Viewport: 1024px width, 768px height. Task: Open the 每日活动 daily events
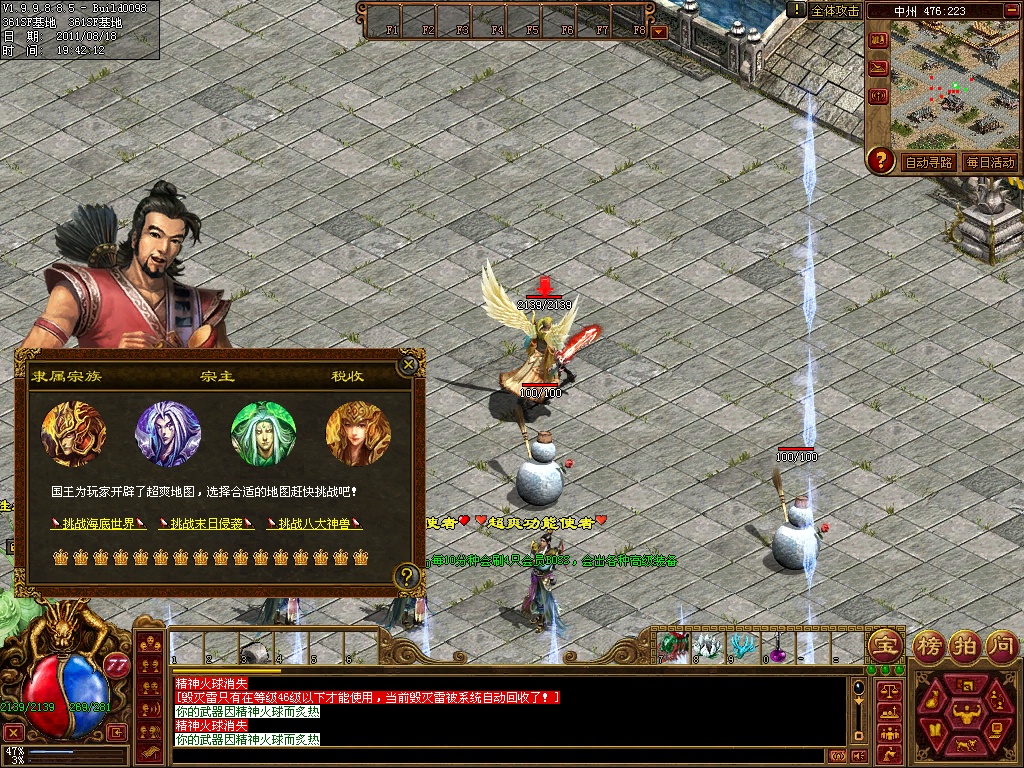[989, 162]
